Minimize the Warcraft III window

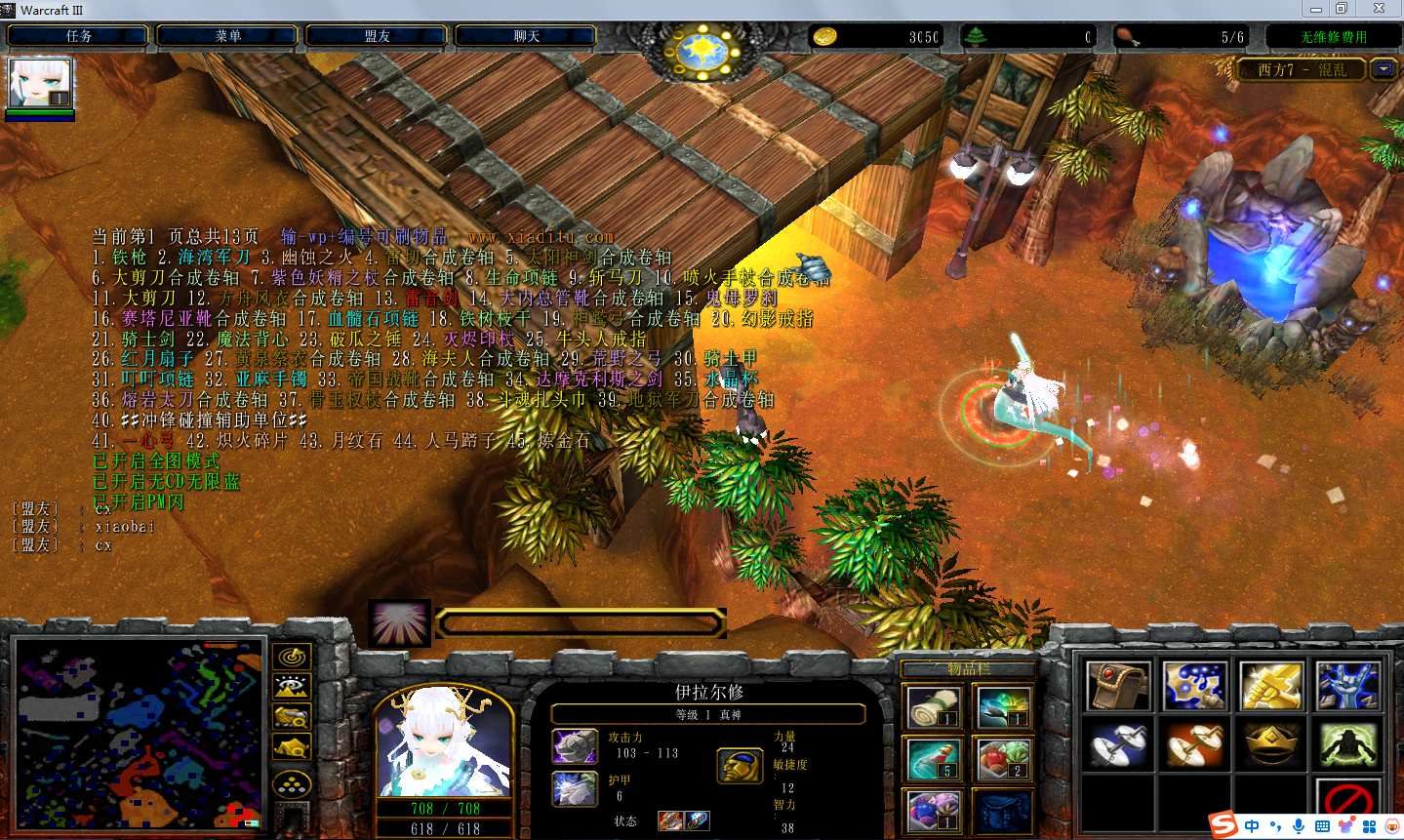(x=1316, y=9)
